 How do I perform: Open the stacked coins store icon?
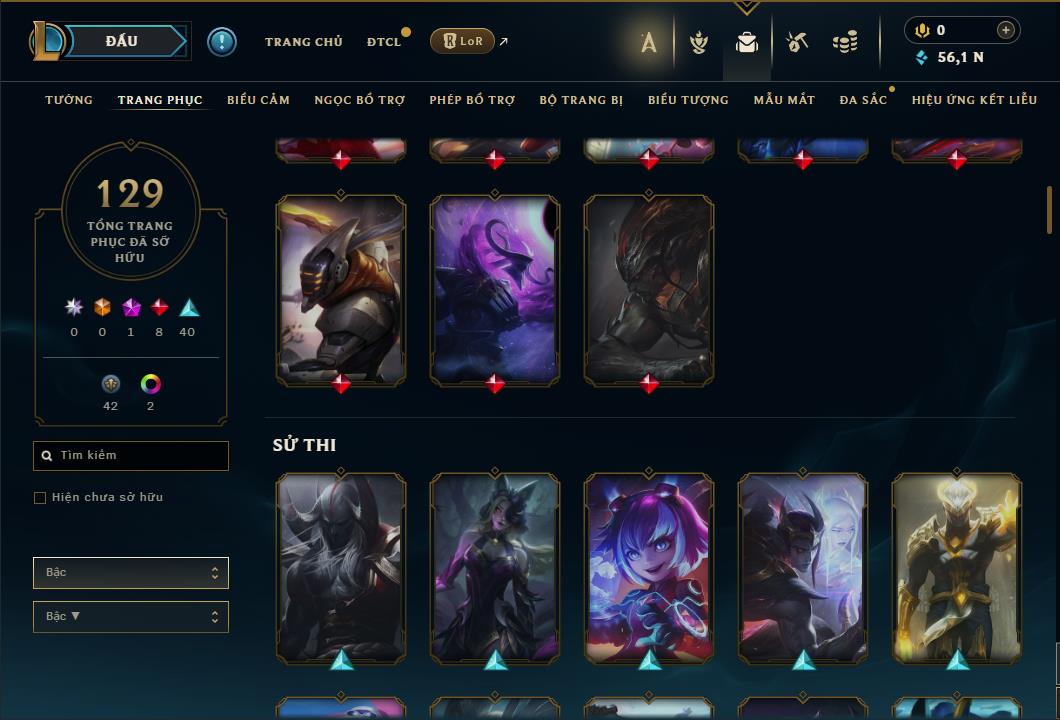[x=845, y=42]
